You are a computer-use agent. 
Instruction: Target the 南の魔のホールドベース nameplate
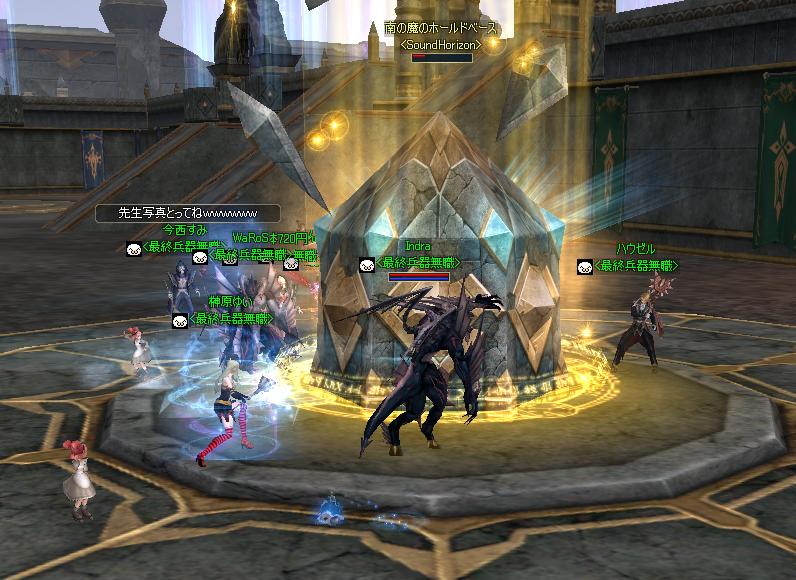pos(441,28)
